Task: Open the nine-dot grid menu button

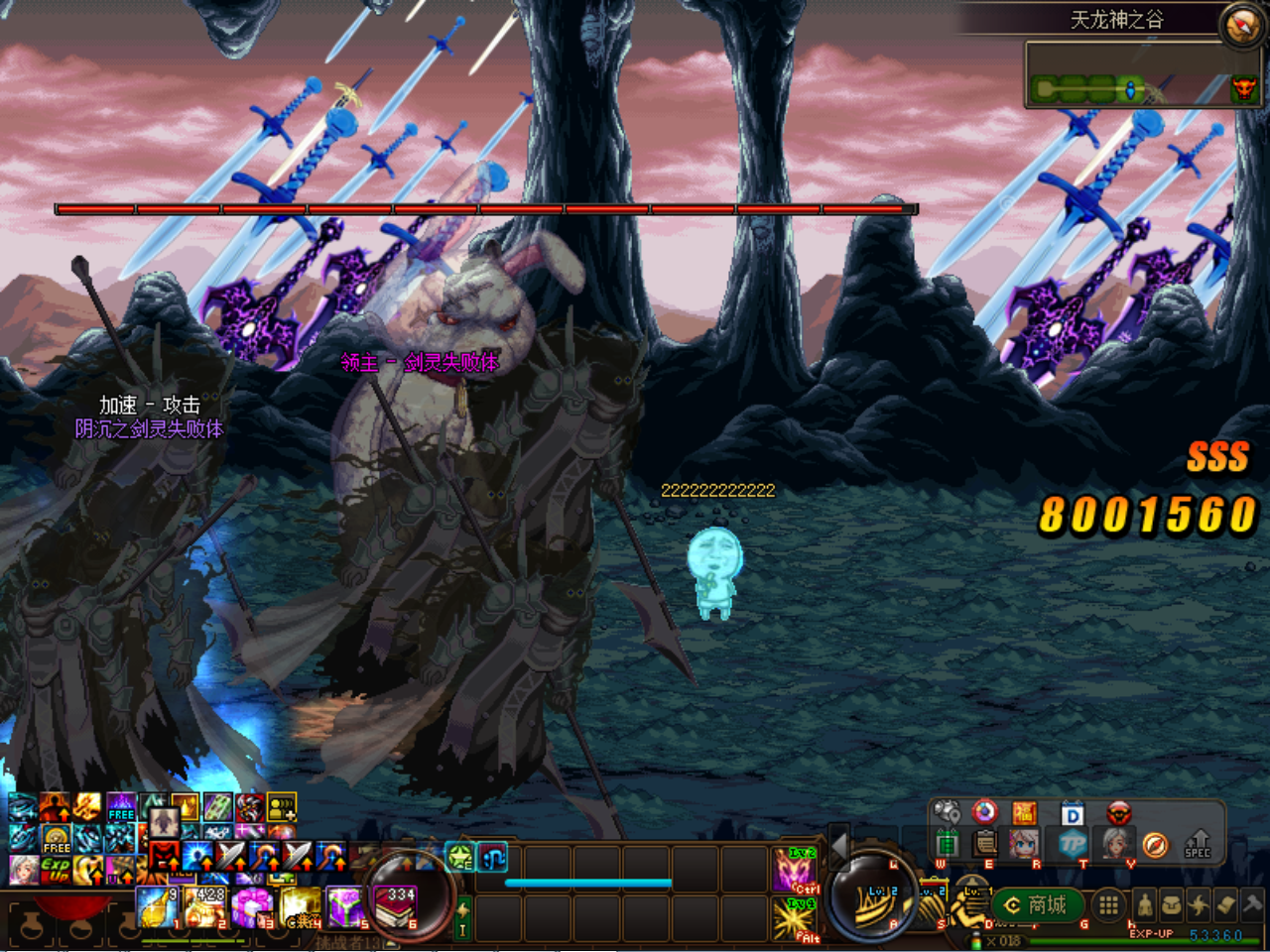Action: coord(1108,904)
